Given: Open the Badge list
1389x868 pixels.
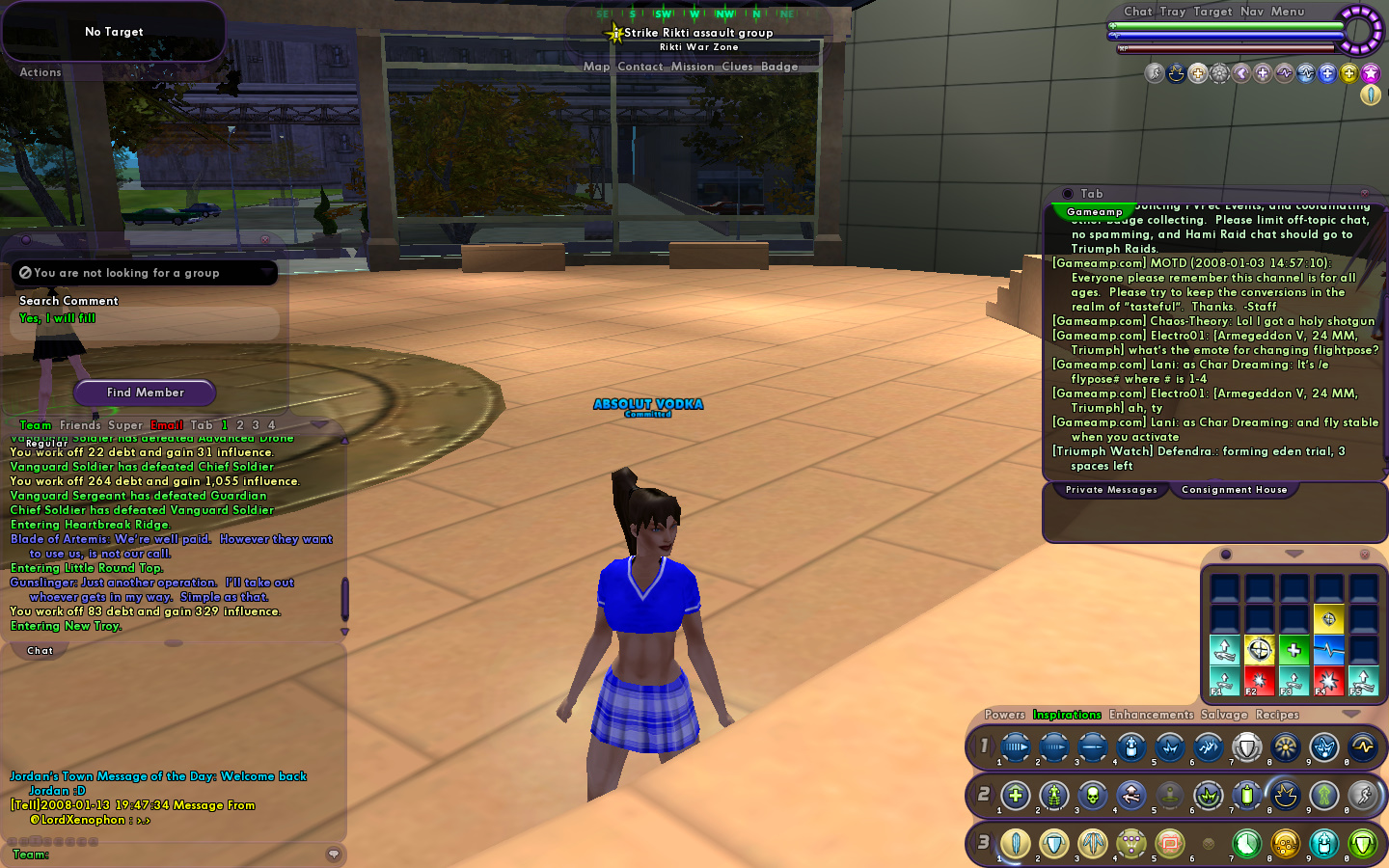Looking at the screenshot, I should 779,67.
